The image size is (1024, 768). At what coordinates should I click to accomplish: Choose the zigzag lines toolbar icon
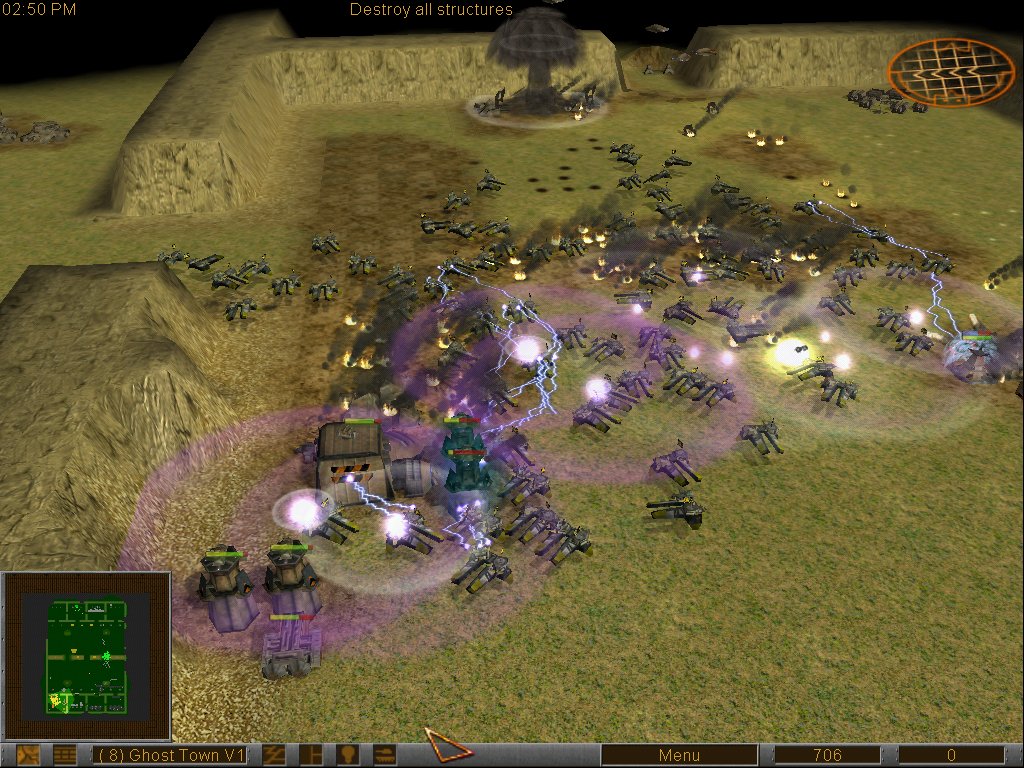point(273,755)
